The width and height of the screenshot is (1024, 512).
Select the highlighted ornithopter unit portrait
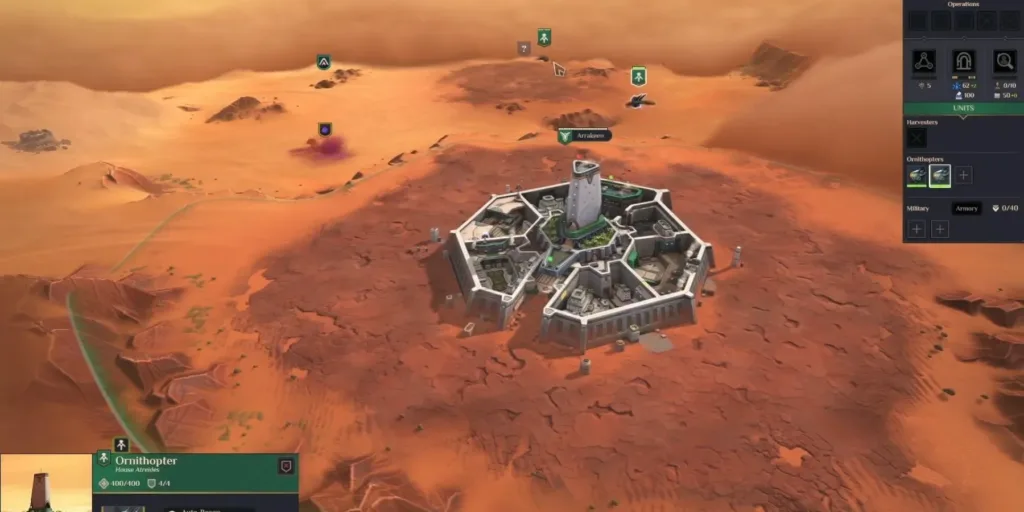click(940, 175)
